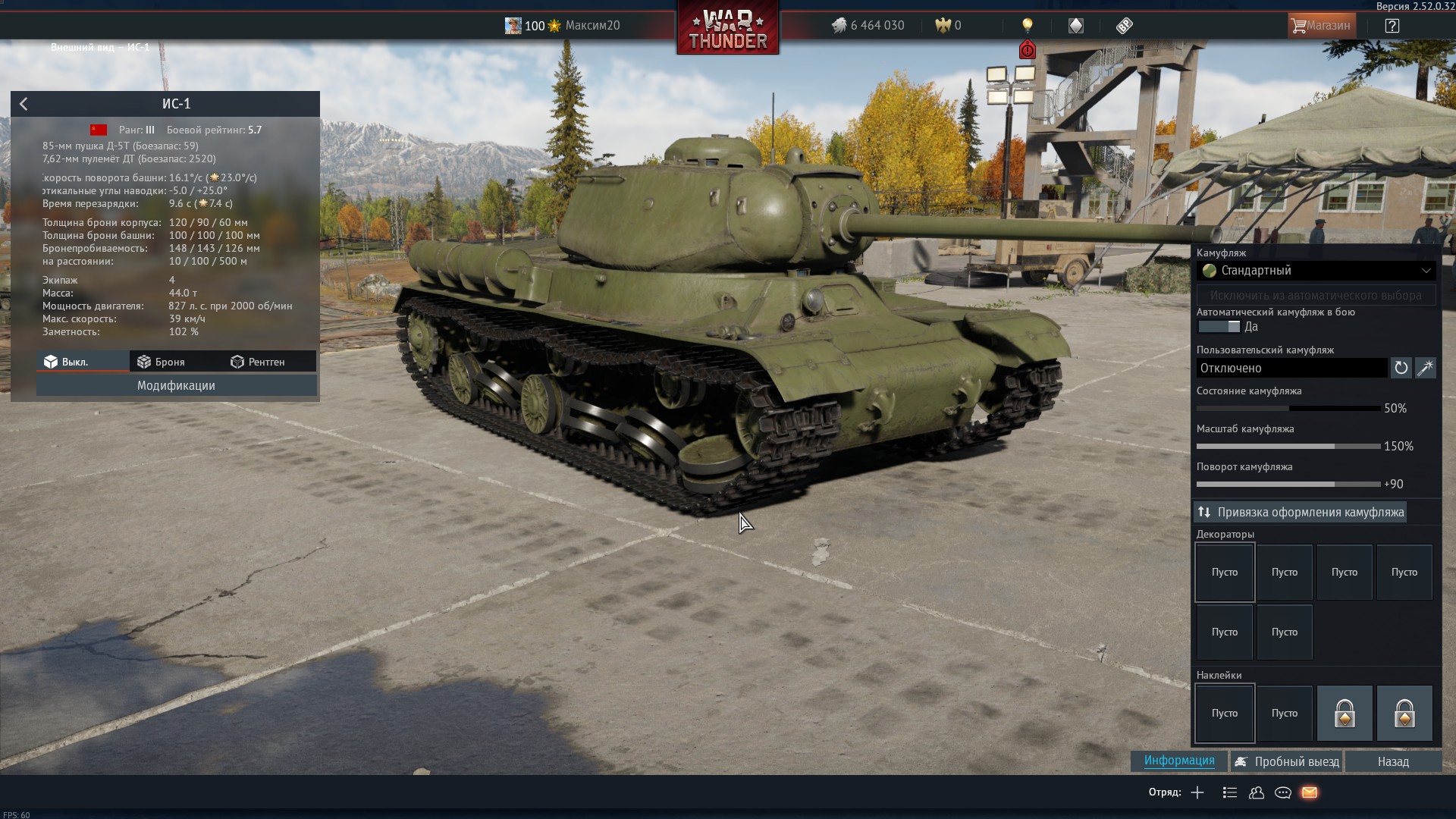Open the Информация tab
Viewport: 1456px width, 819px height.
(1179, 761)
